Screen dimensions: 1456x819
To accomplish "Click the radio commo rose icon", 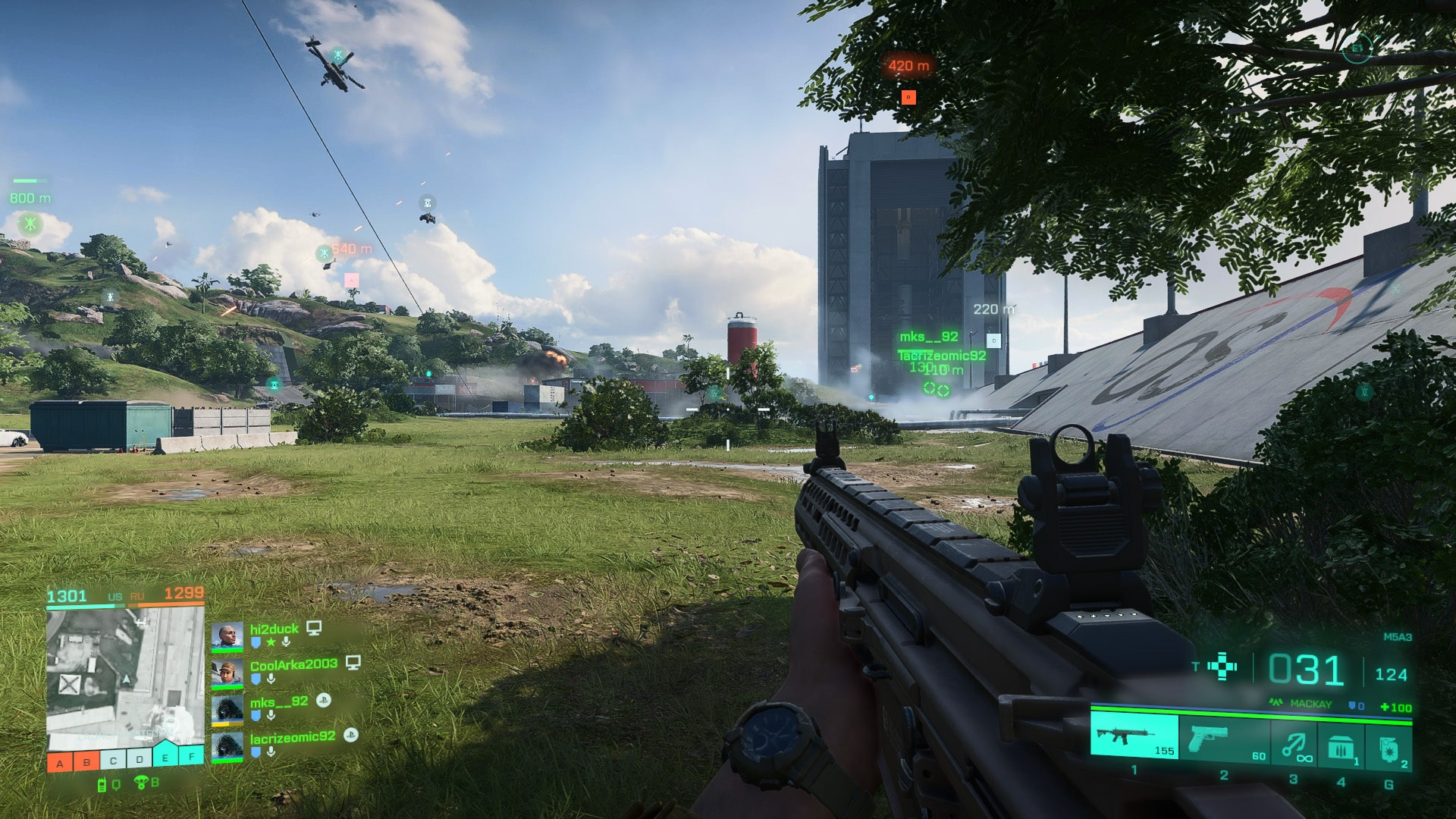I will click(x=103, y=785).
